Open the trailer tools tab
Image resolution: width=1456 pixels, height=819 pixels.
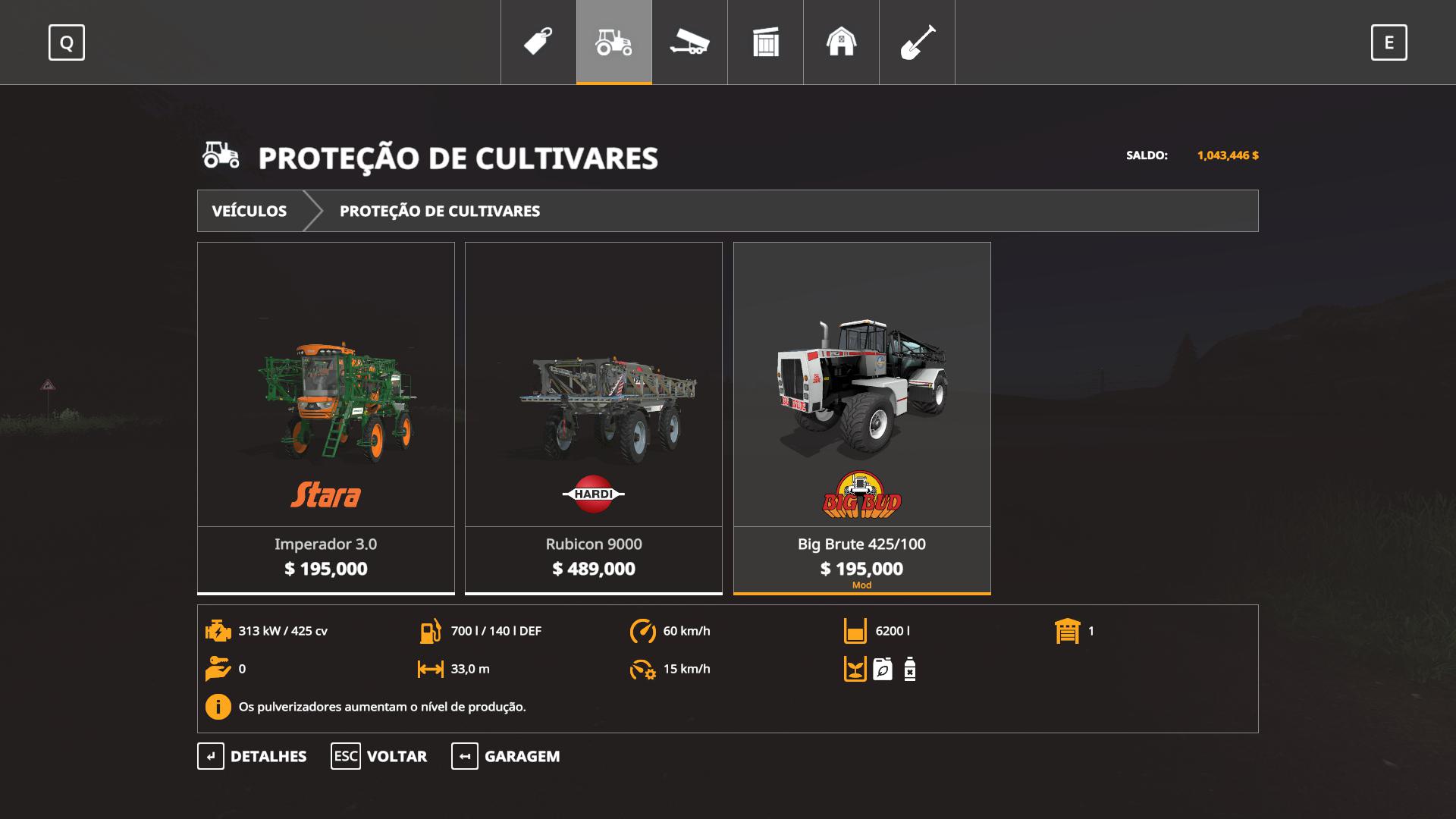[689, 42]
